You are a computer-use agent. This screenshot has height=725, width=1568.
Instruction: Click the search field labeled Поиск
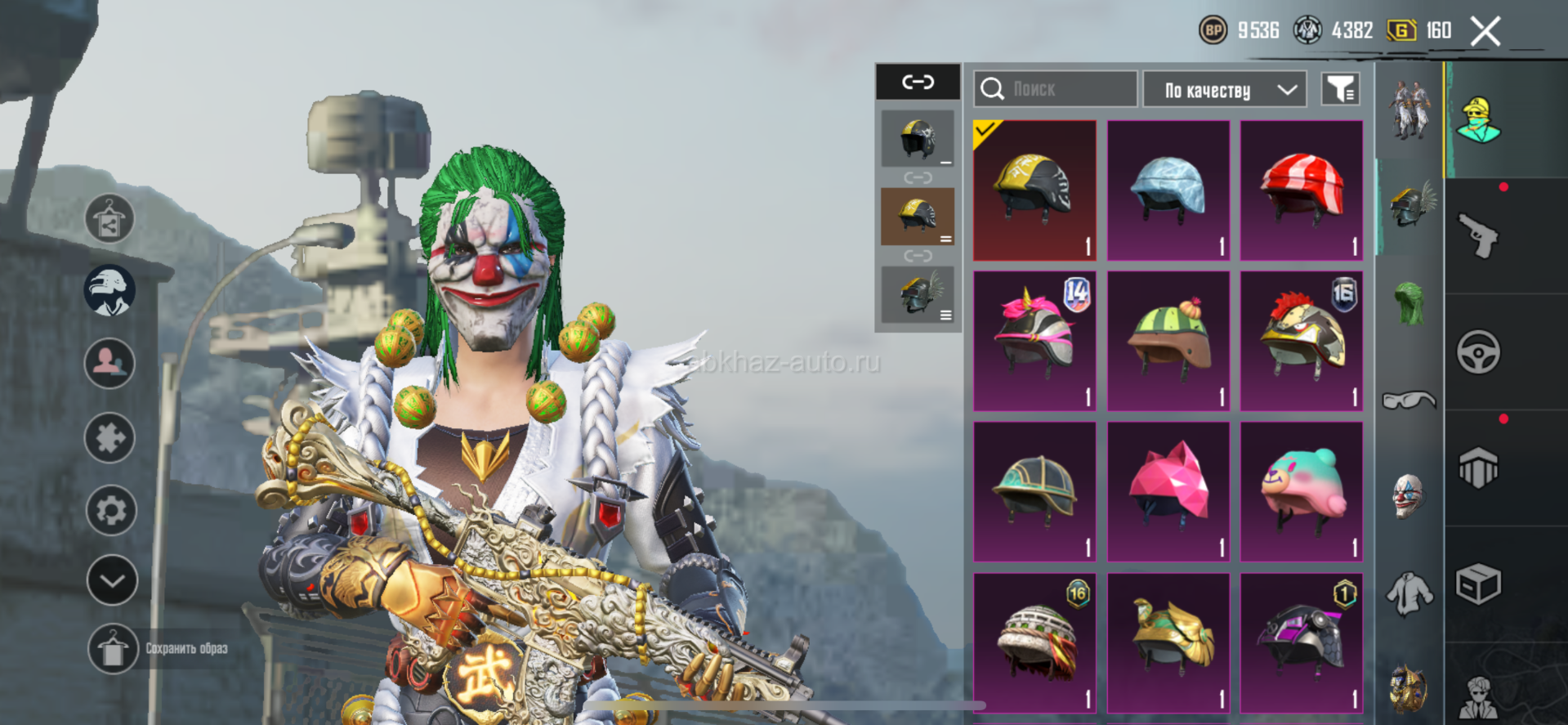pyautogui.click(x=1055, y=89)
